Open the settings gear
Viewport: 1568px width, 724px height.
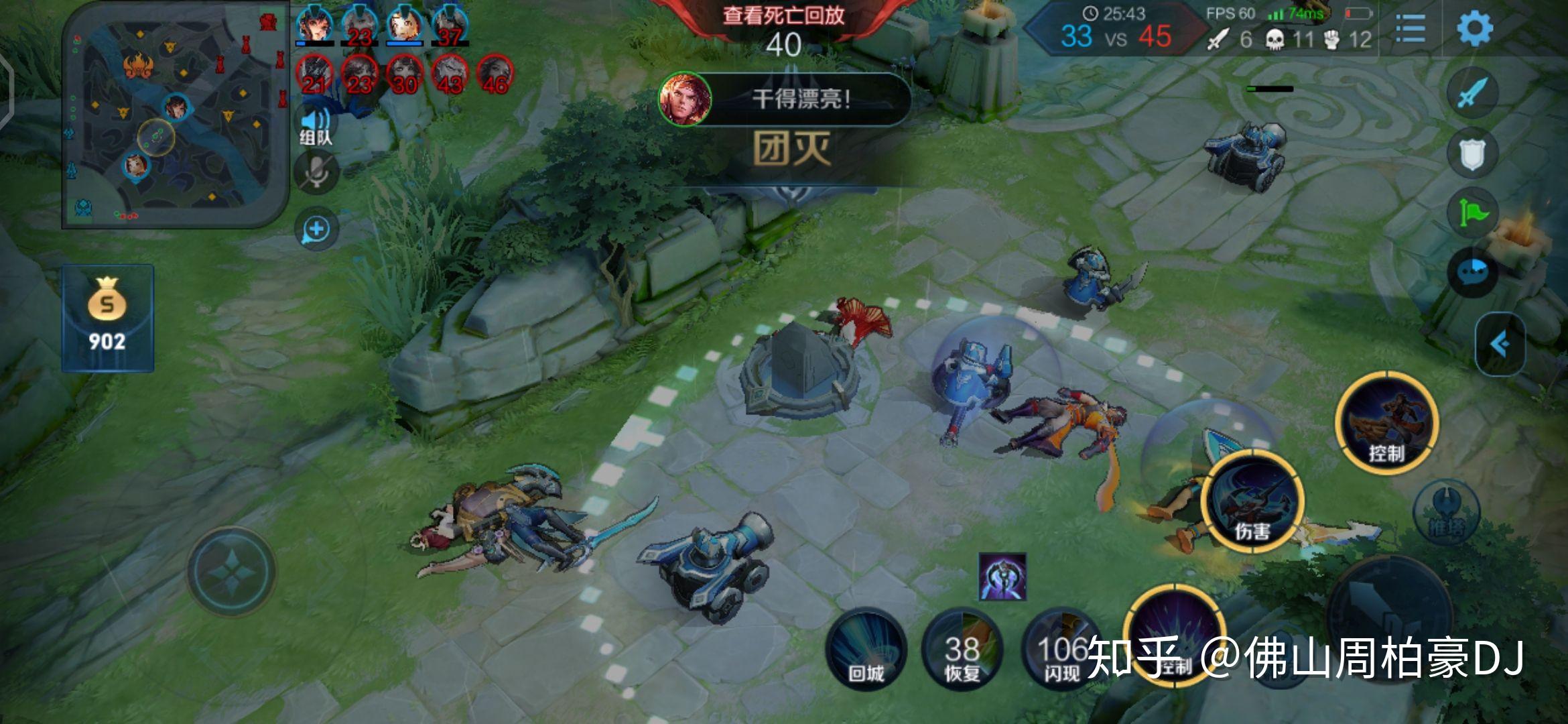coord(1474,28)
